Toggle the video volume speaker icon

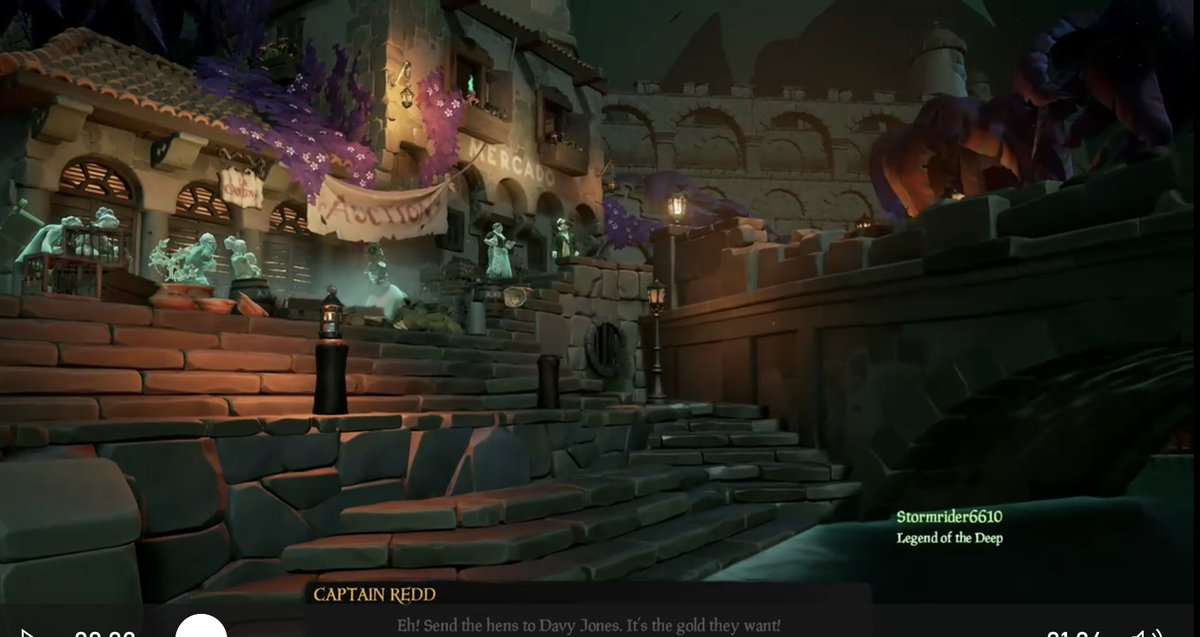(1145, 633)
